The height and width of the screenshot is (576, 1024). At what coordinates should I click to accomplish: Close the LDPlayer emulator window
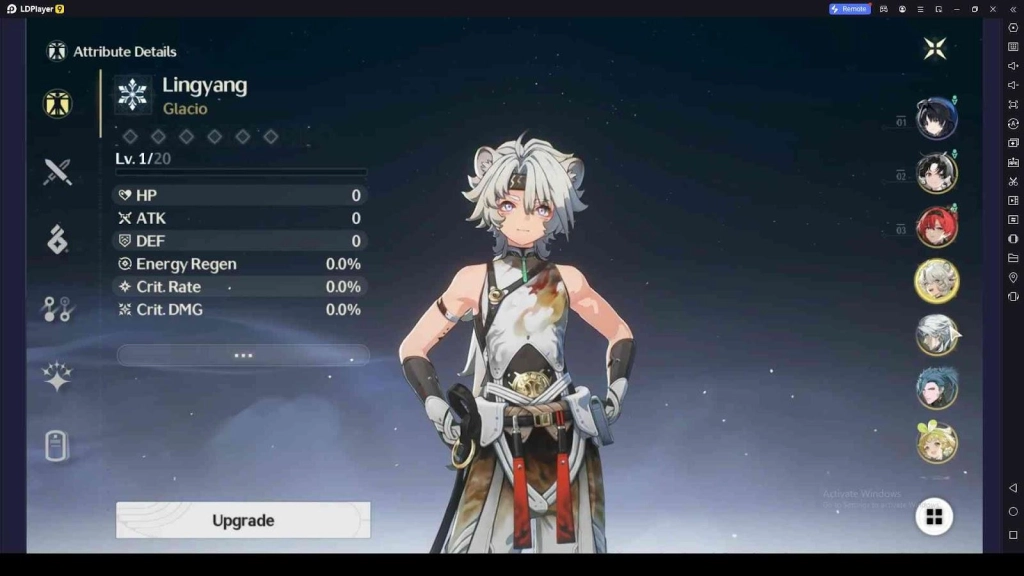[993, 9]
